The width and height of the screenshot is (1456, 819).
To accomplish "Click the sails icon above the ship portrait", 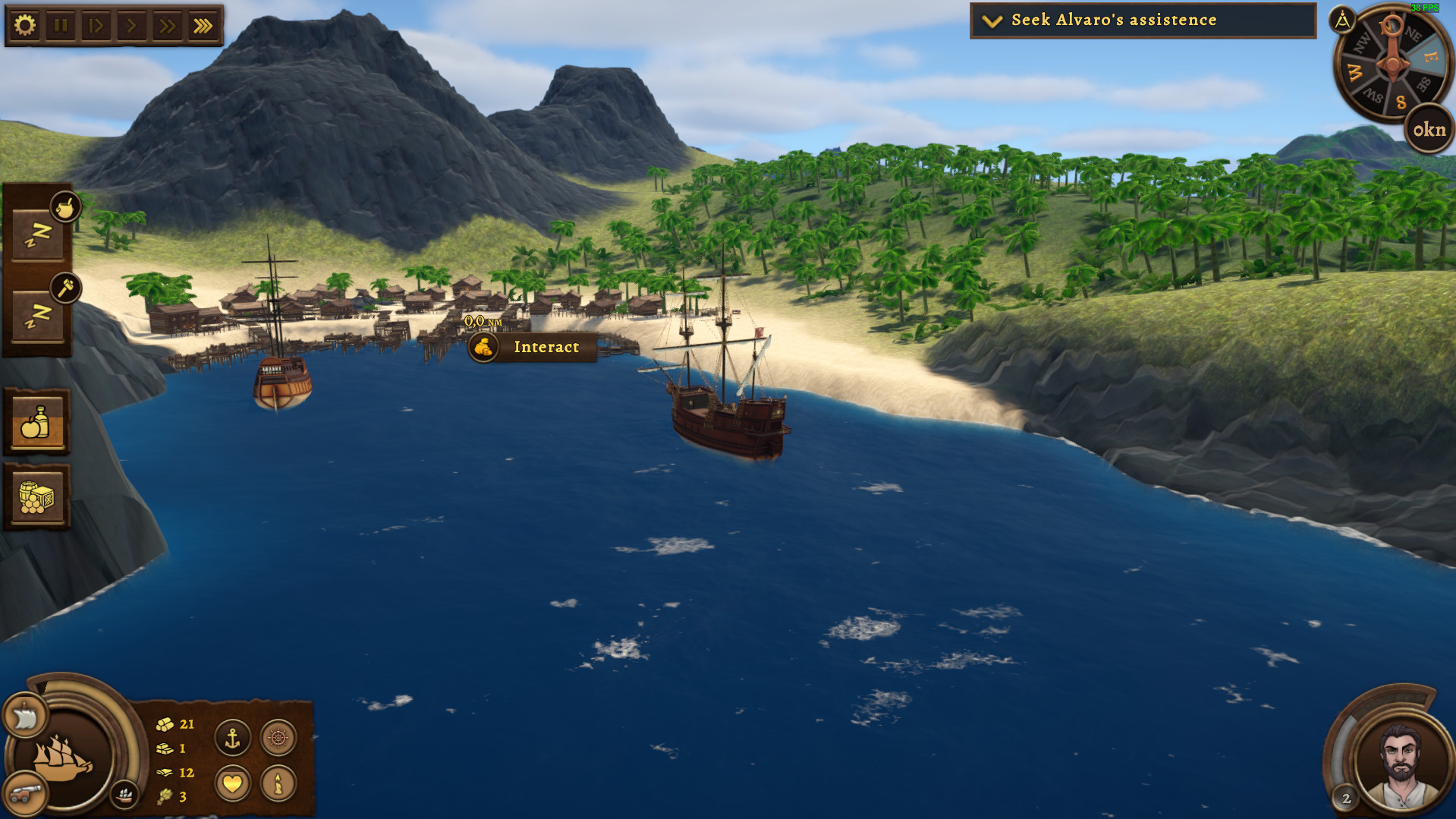I will [24, 716].
